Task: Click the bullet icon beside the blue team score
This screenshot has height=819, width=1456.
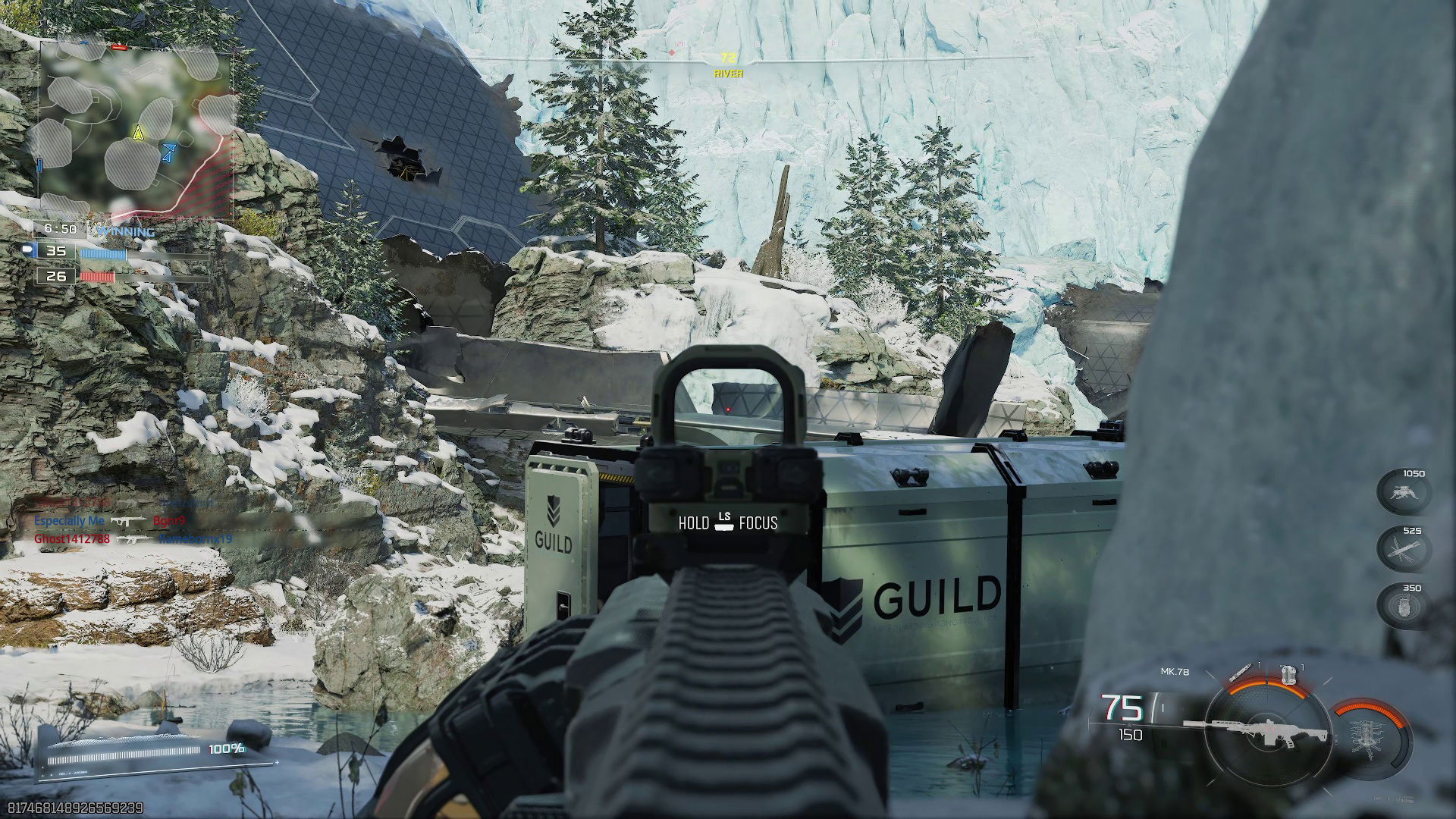Action: click(x=28, y=250)
